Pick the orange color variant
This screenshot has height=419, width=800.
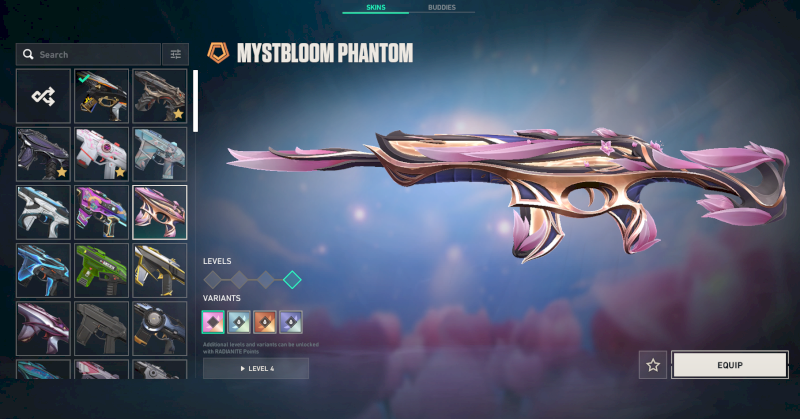(265, 322)
